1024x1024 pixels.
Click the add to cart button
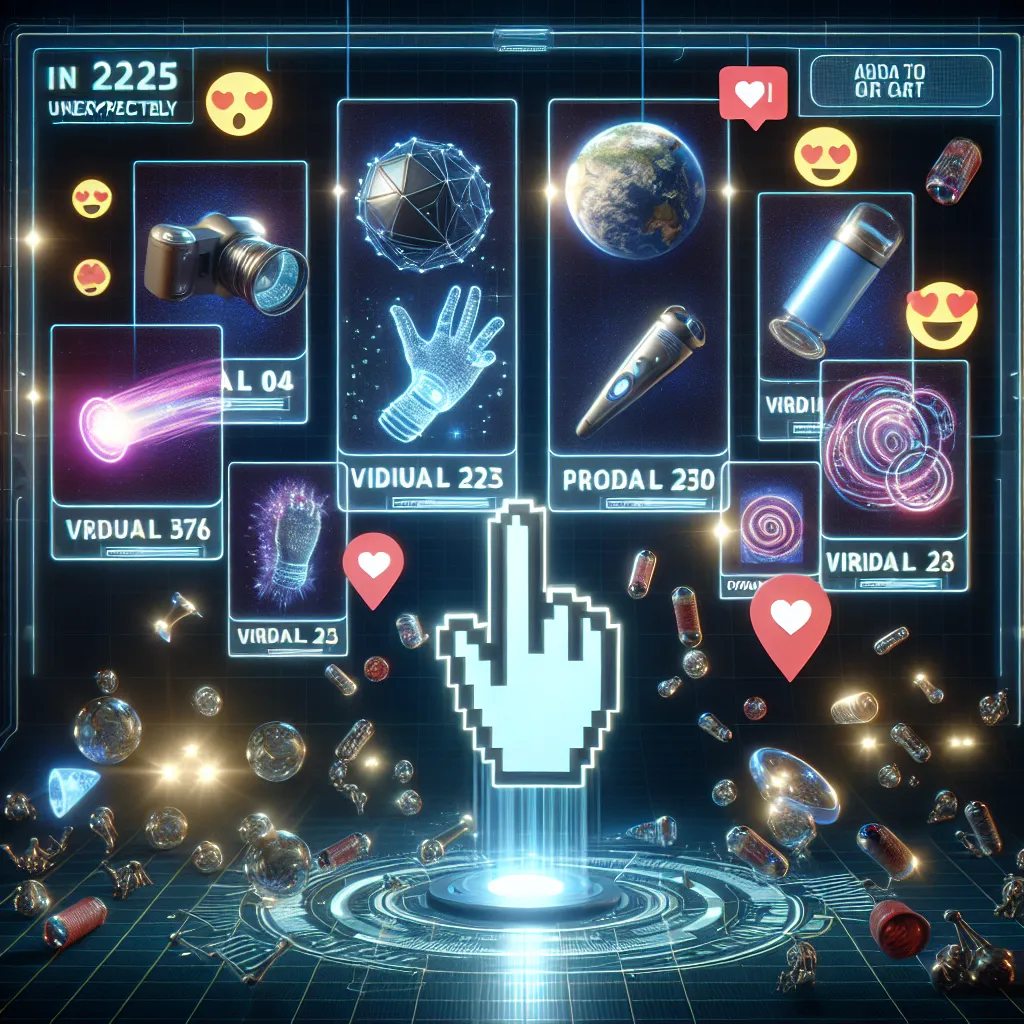pos(902,80)
